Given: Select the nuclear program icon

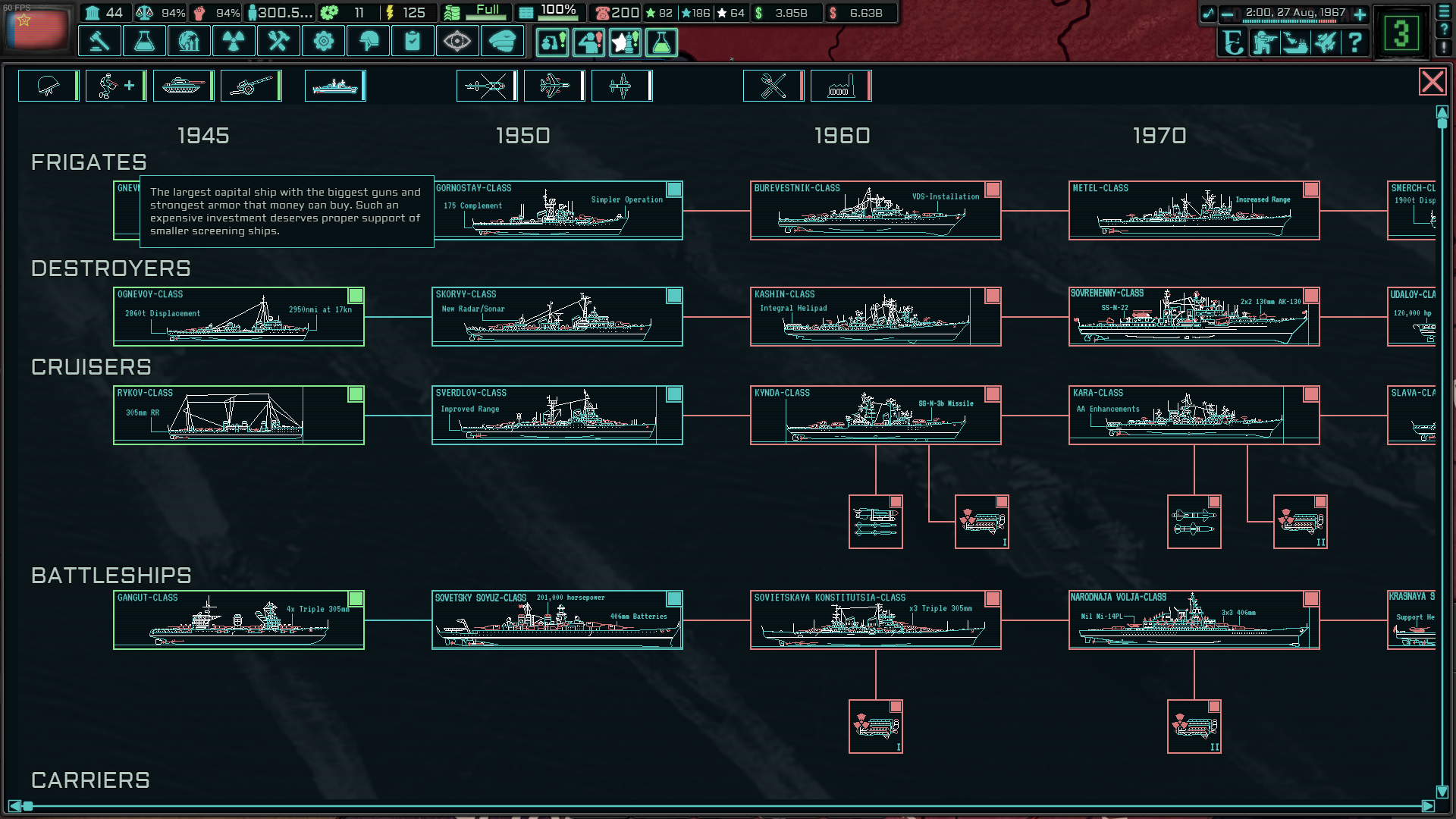Looking at the screenshot, I should 234,42.
